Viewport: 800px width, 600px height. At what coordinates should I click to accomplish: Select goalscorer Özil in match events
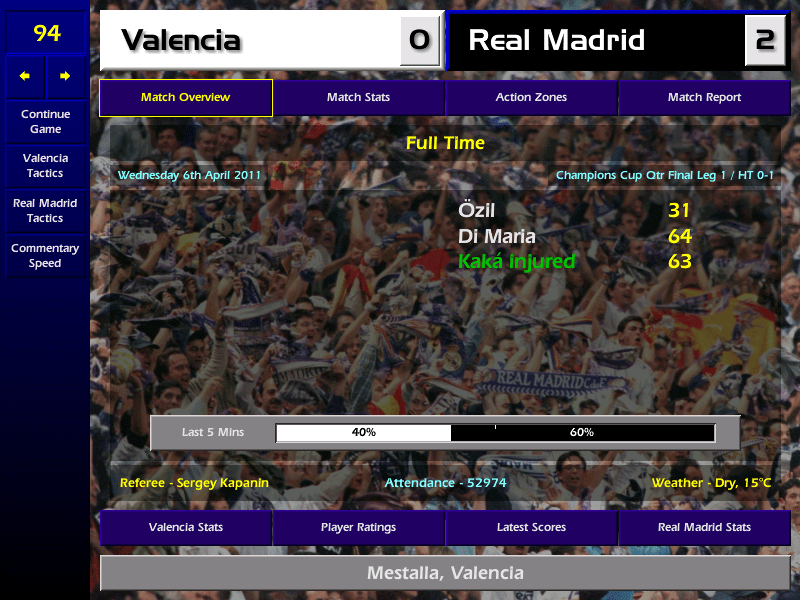pos(477,210)
